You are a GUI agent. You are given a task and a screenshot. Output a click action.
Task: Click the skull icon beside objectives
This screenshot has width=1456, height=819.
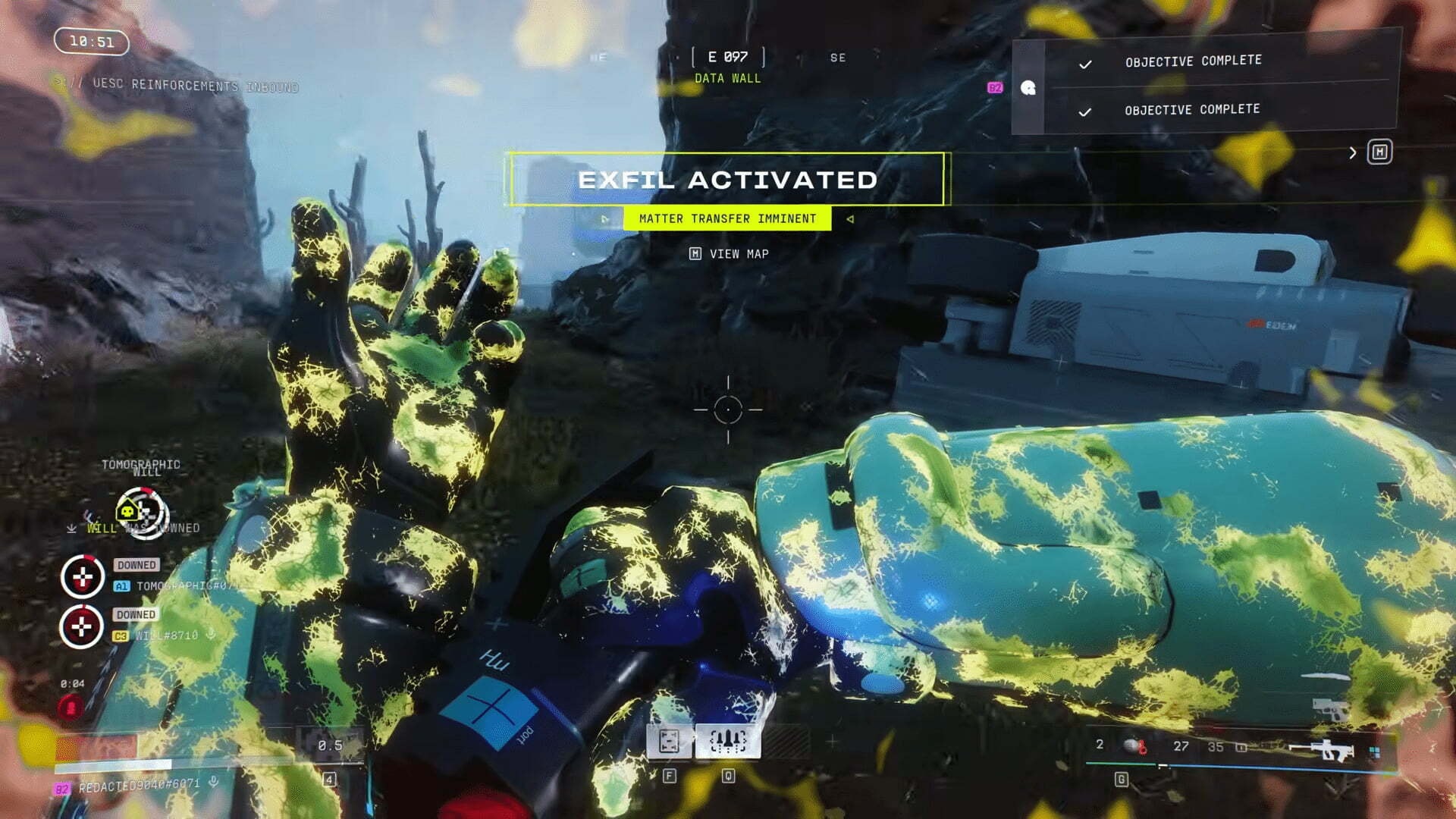pos(1028,88)
